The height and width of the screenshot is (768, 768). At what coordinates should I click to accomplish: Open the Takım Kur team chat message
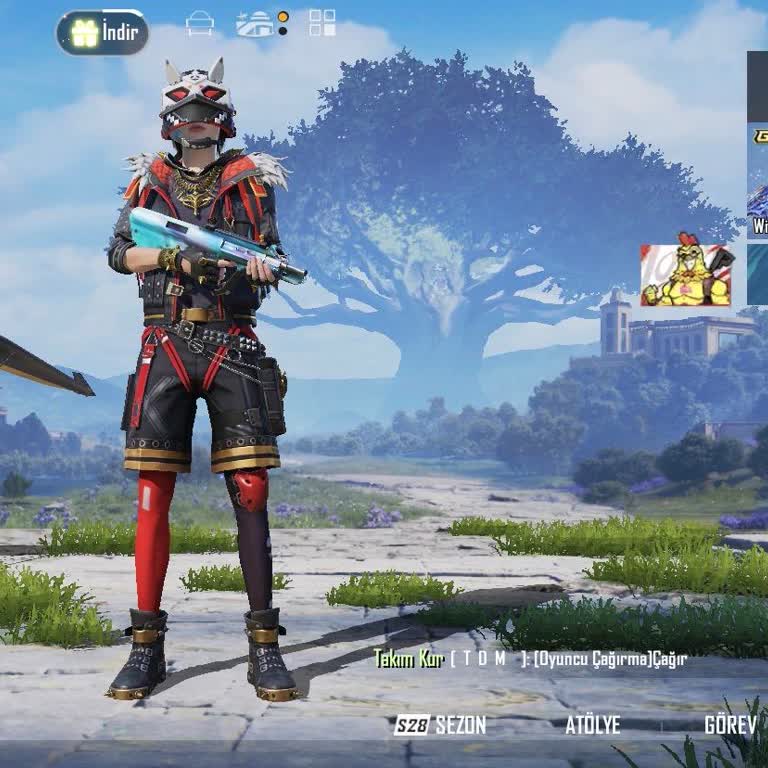pyautogui.click(x=529, y=659)
